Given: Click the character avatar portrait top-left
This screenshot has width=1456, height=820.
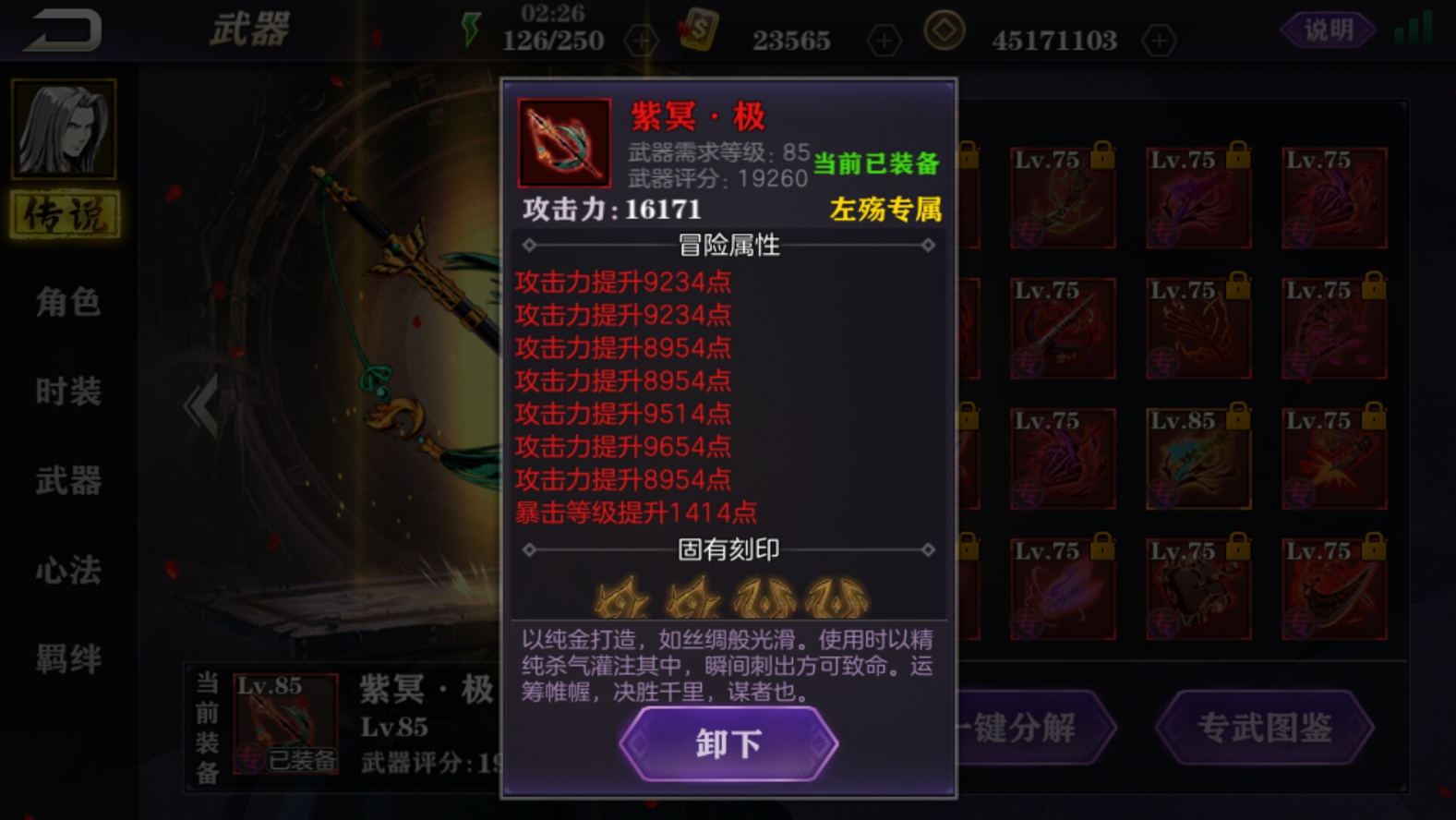Looking at the screenshot, I should tap(65, 129).
